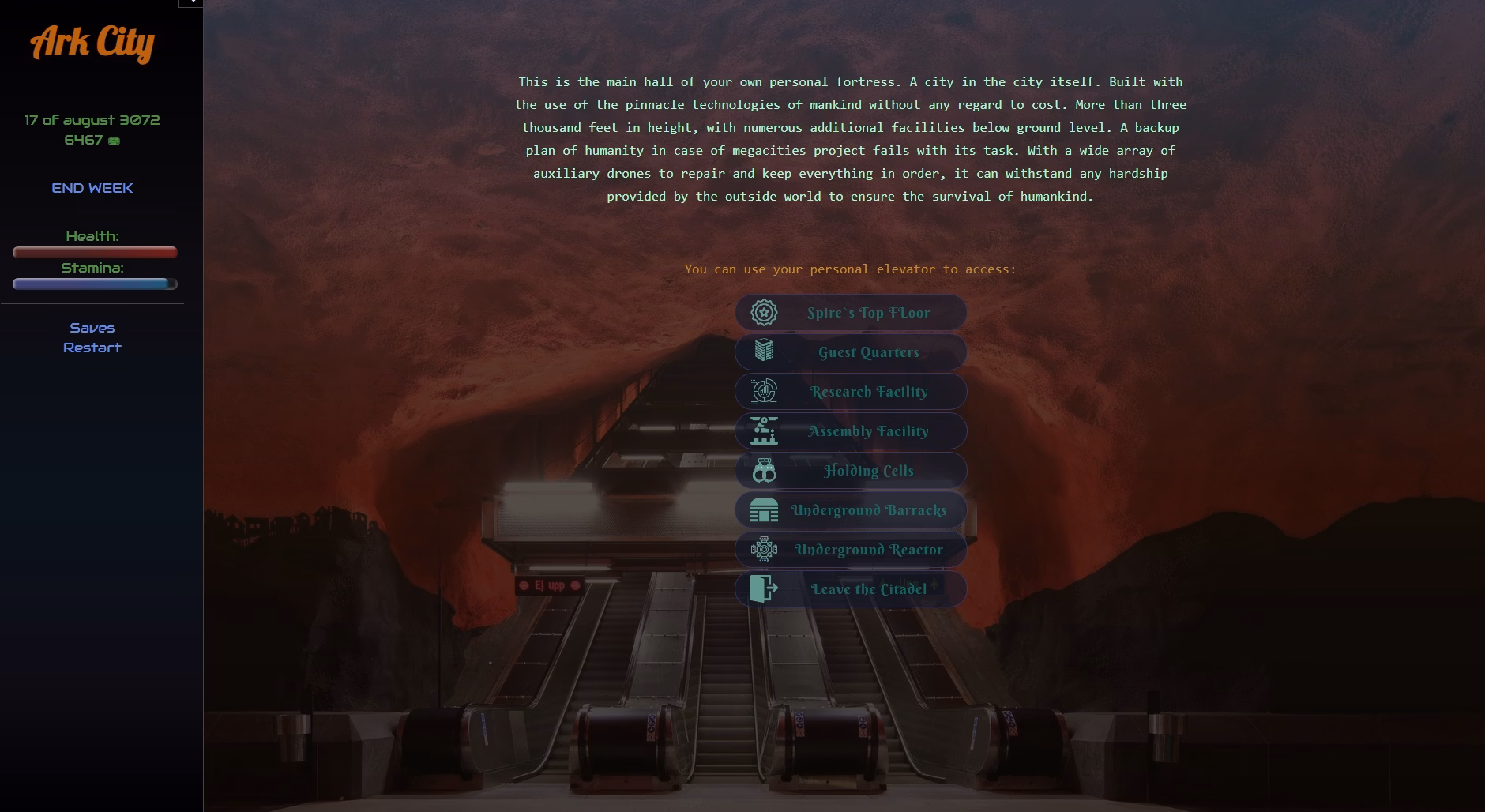The width and height of the screenshot is (1485, 812).
Task: Click the blue Stamina bar
Action: click(x=93, y=284)
